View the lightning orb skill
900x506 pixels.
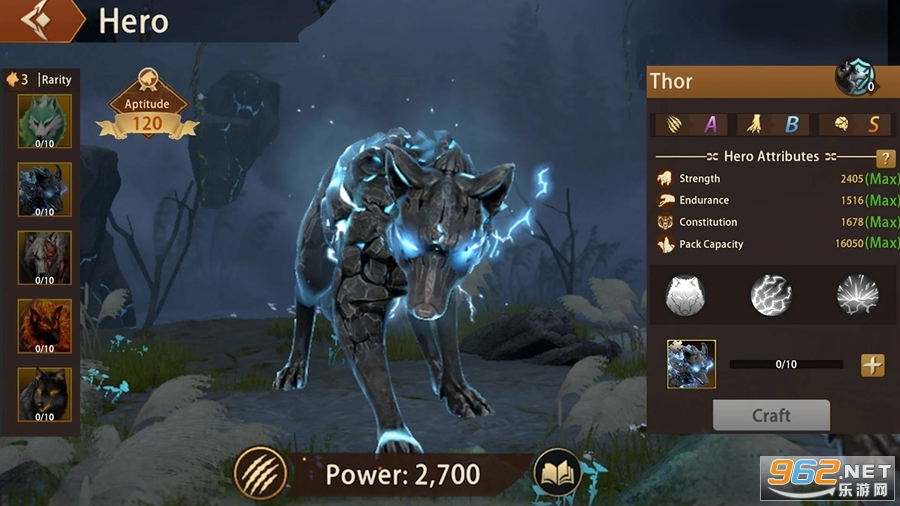tap(771, 295)
